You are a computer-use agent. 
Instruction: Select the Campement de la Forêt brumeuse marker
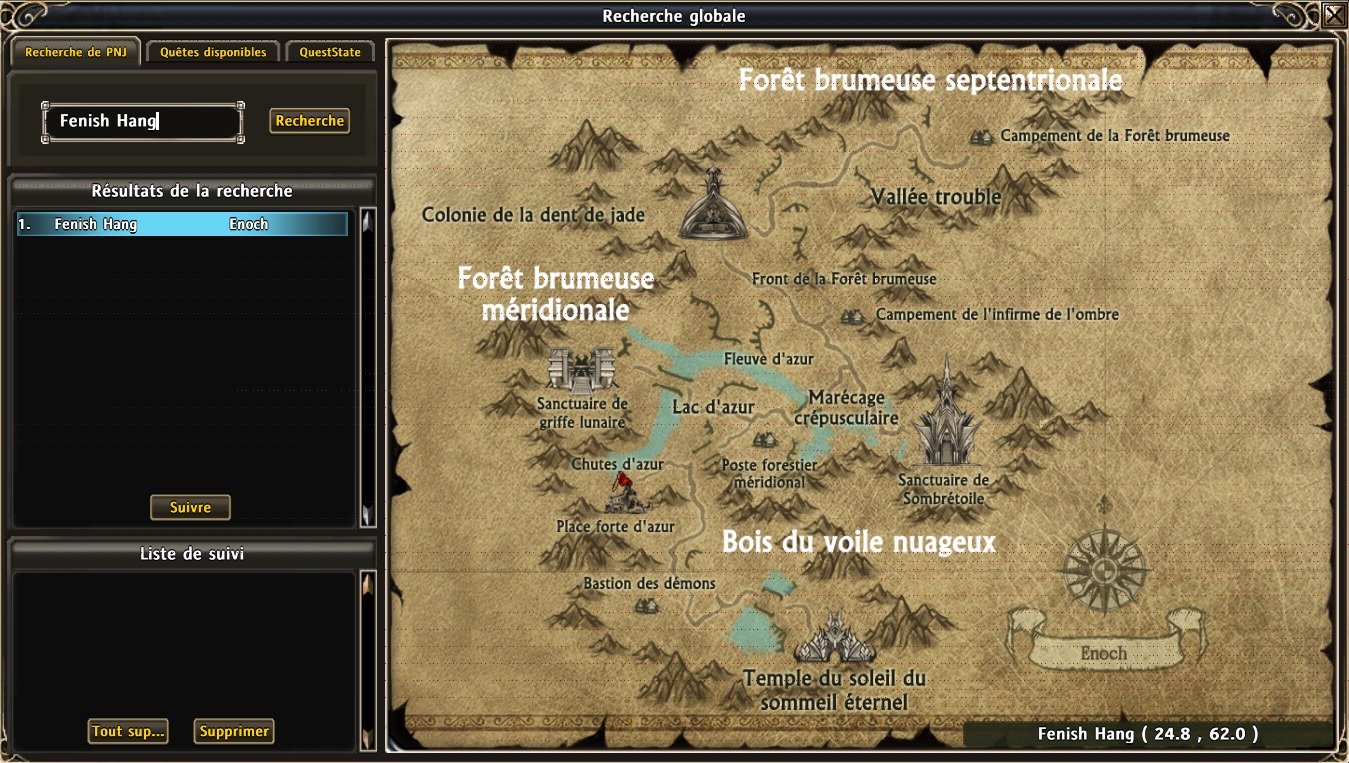[982, 136]
